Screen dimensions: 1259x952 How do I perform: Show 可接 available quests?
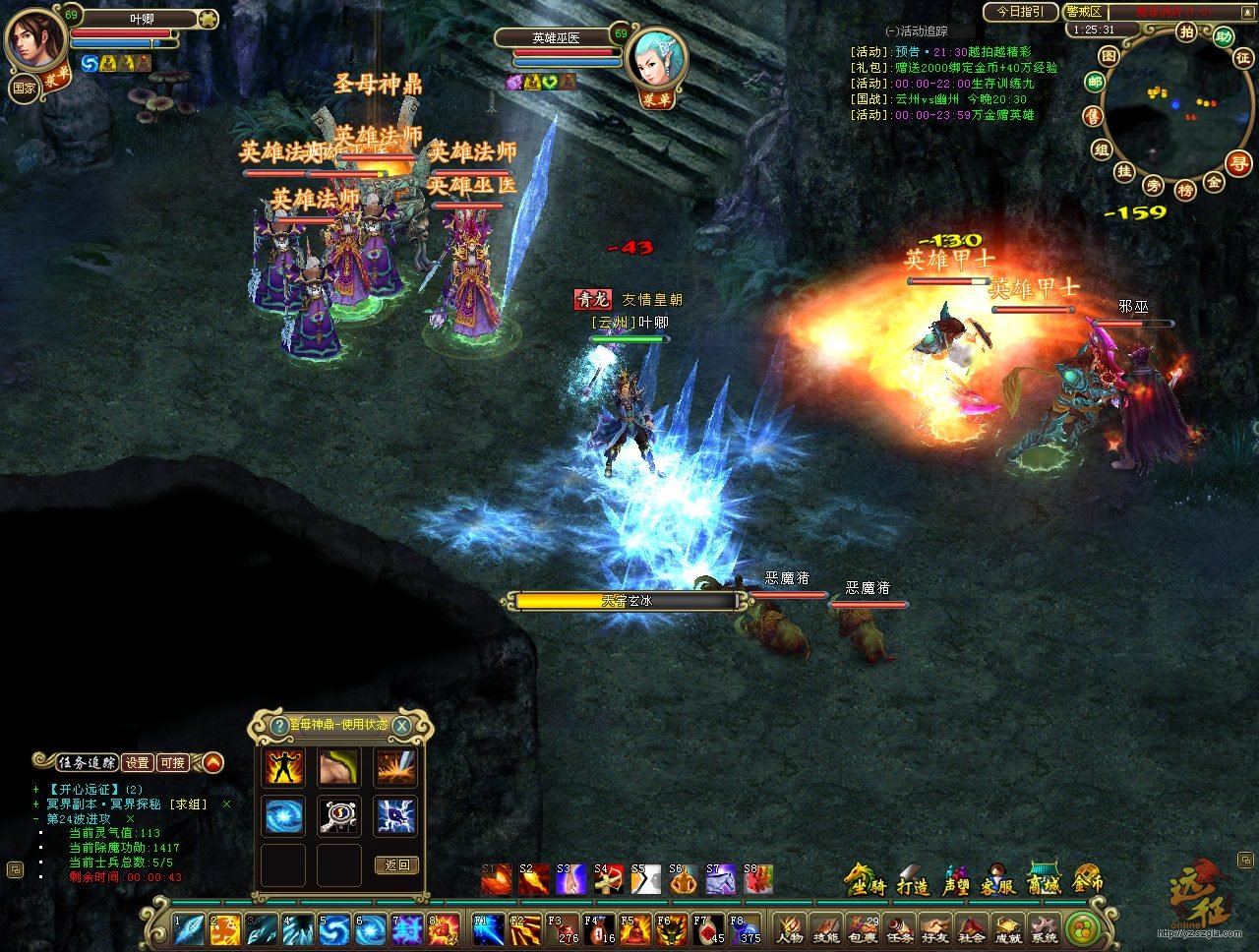point(172,762)
